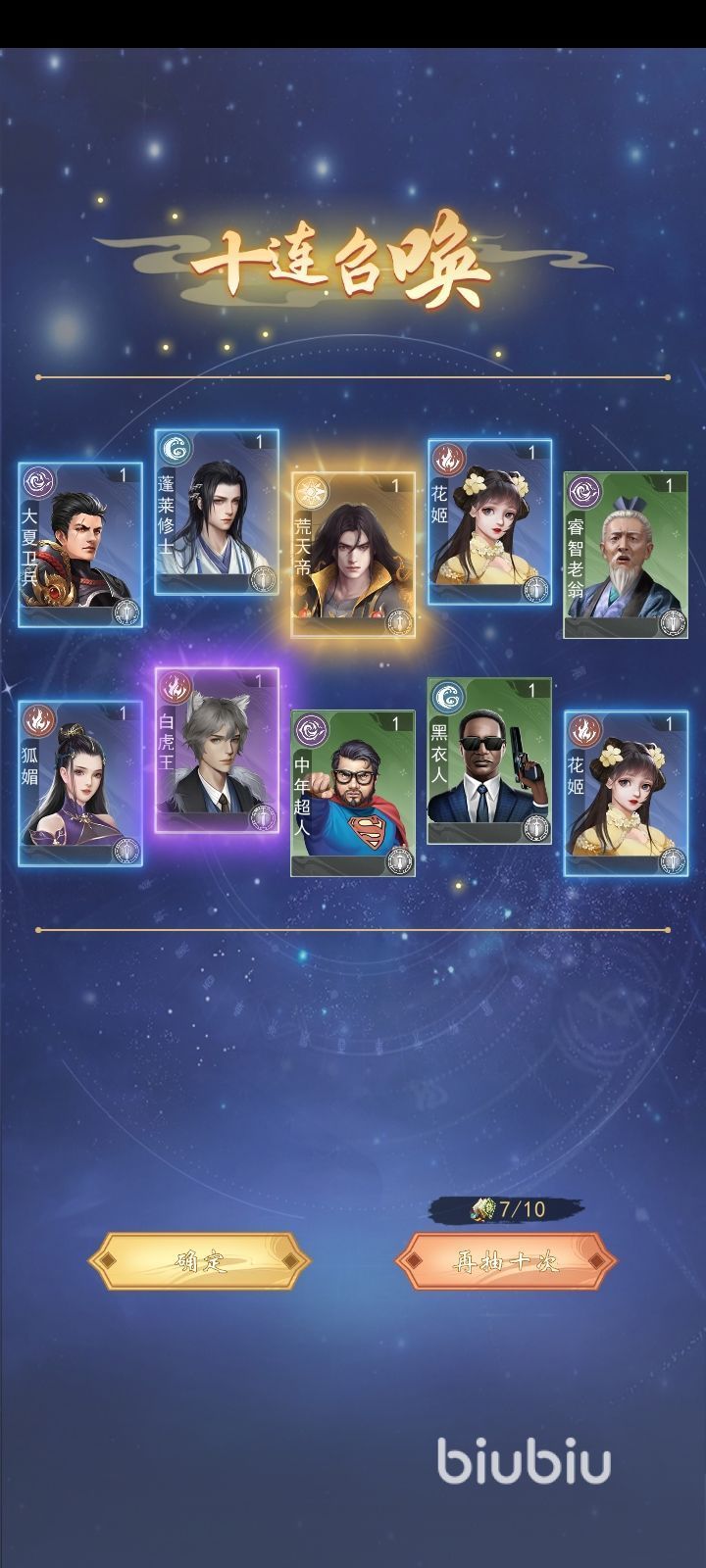This screenshot has height=1568, width=706.
Task: Open the 狐媚 card
Action: 80,783
